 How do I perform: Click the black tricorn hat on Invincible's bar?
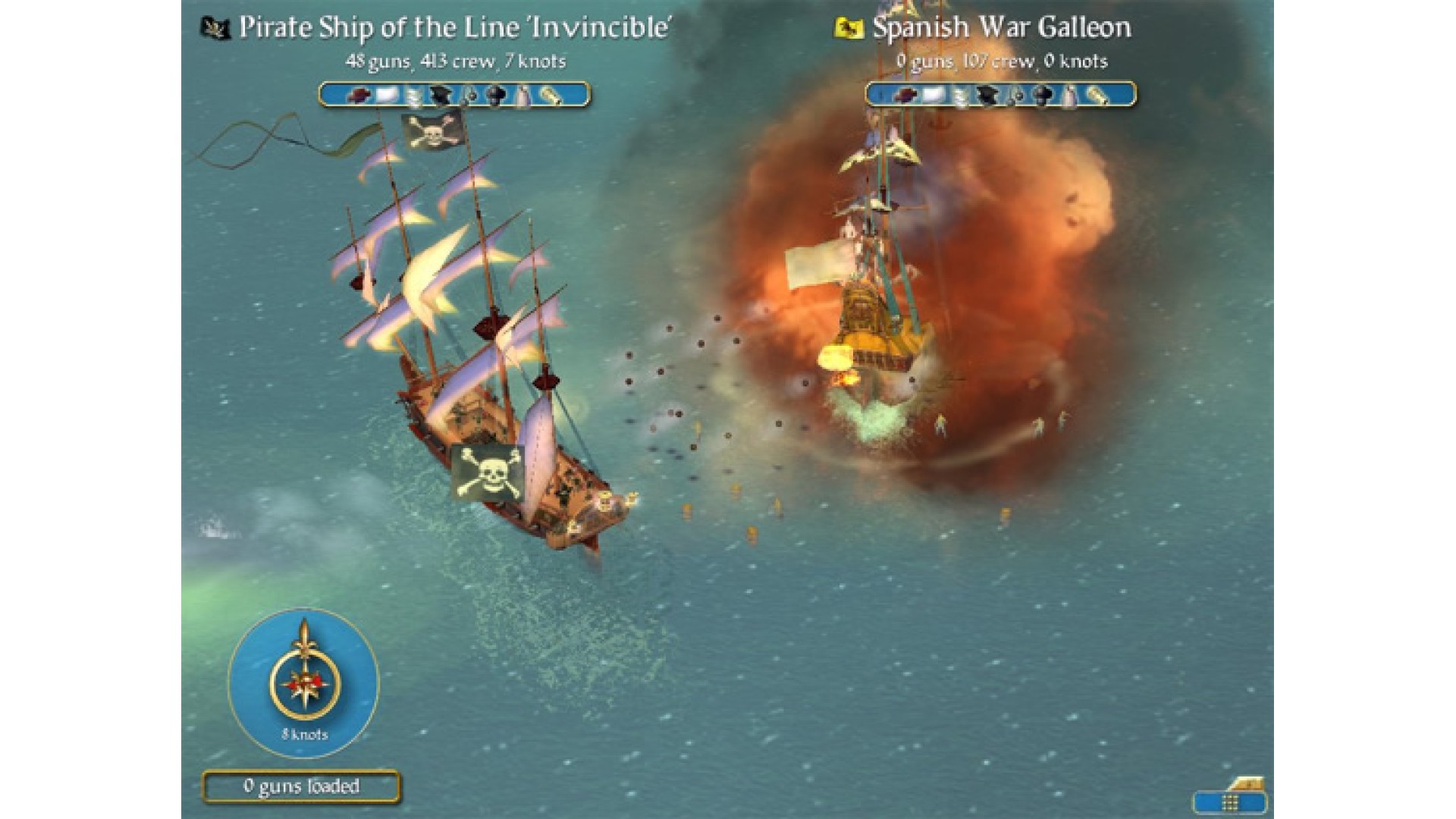(441, 96)
